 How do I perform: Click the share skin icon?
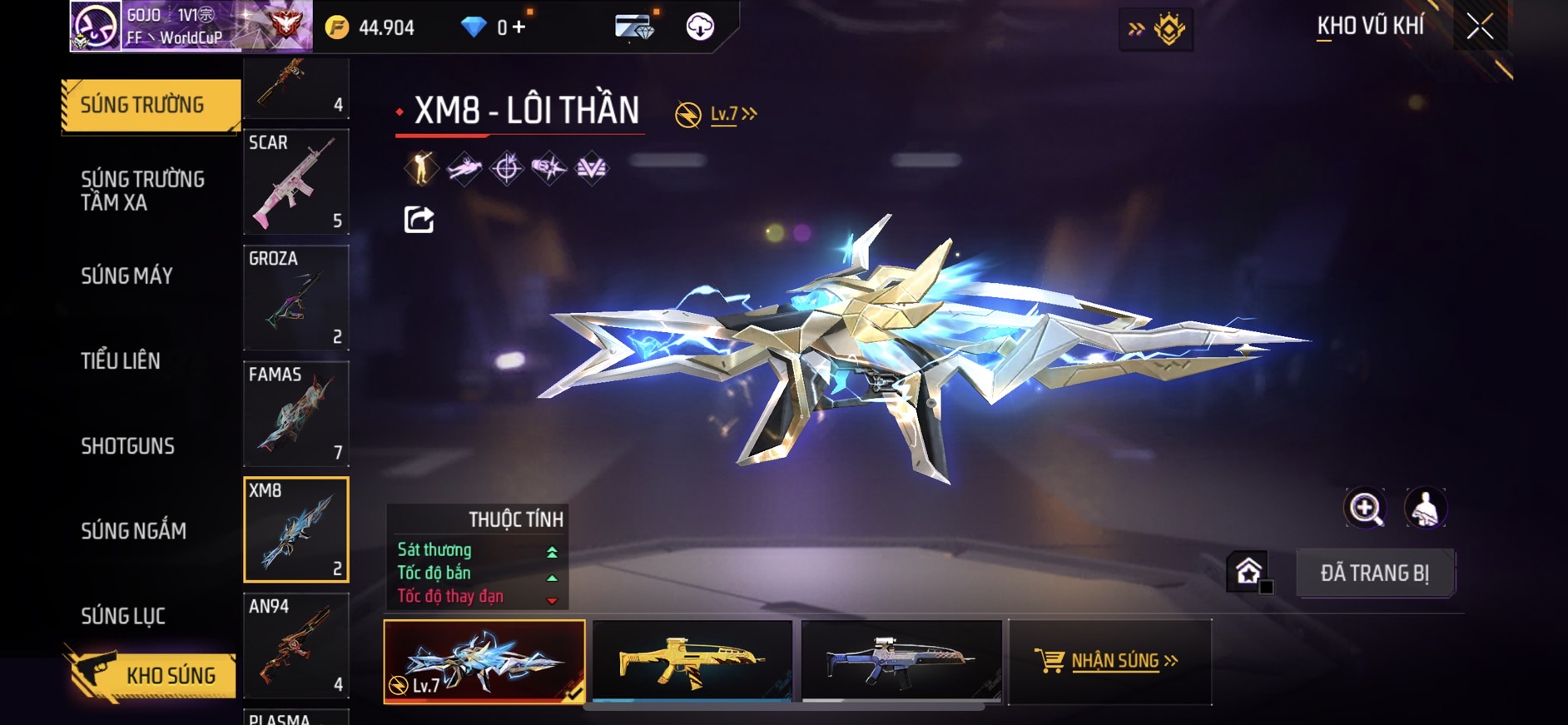pos(419,220)
